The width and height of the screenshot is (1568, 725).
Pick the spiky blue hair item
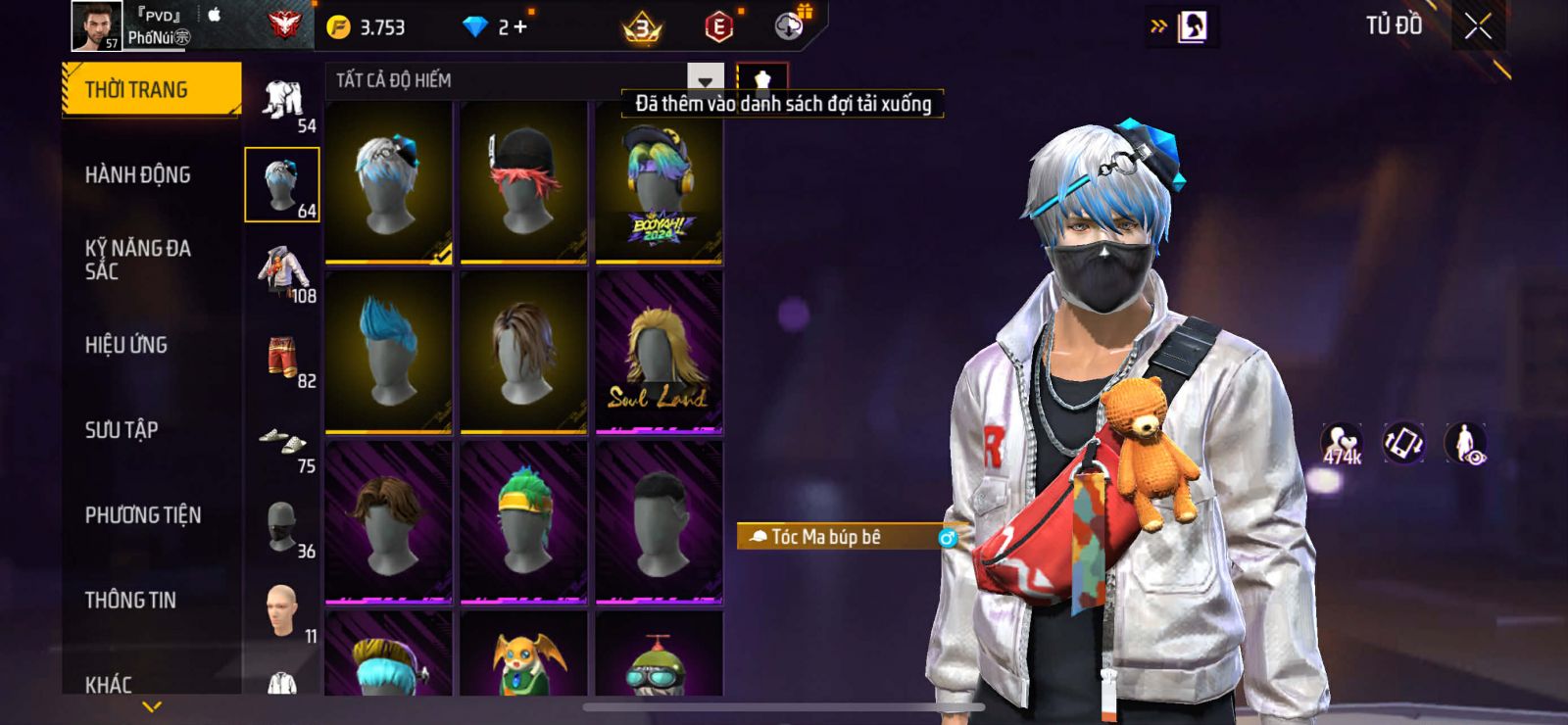pos(388,353)
